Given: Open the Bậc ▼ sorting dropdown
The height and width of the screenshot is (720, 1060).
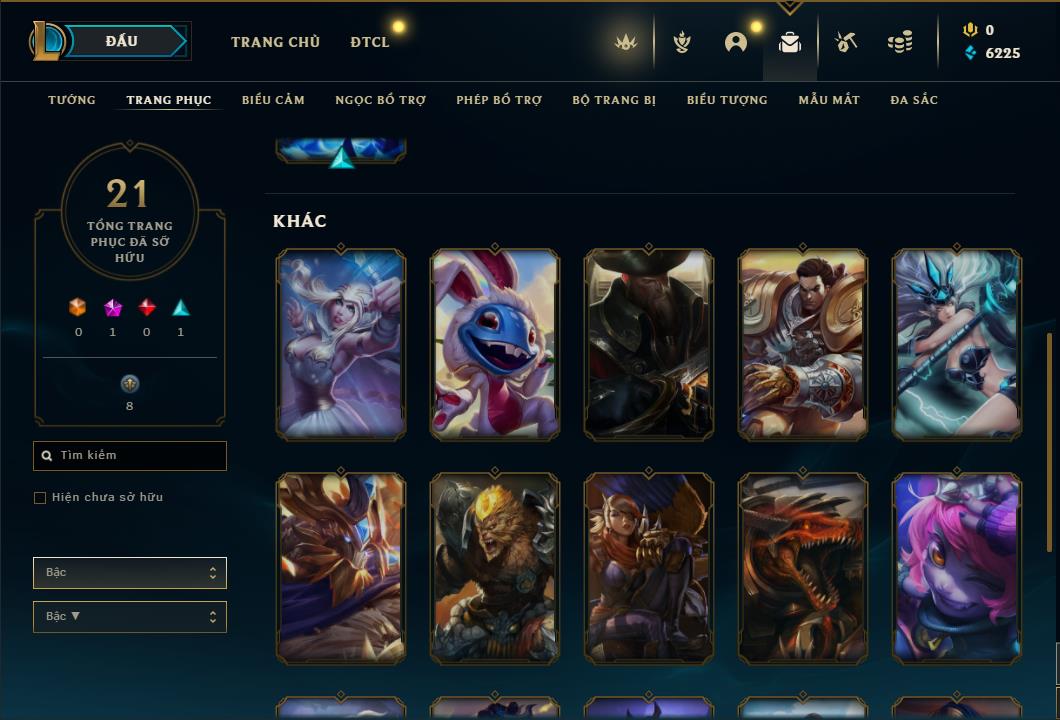Looking at the screenshot, I should tap(130, 617).
